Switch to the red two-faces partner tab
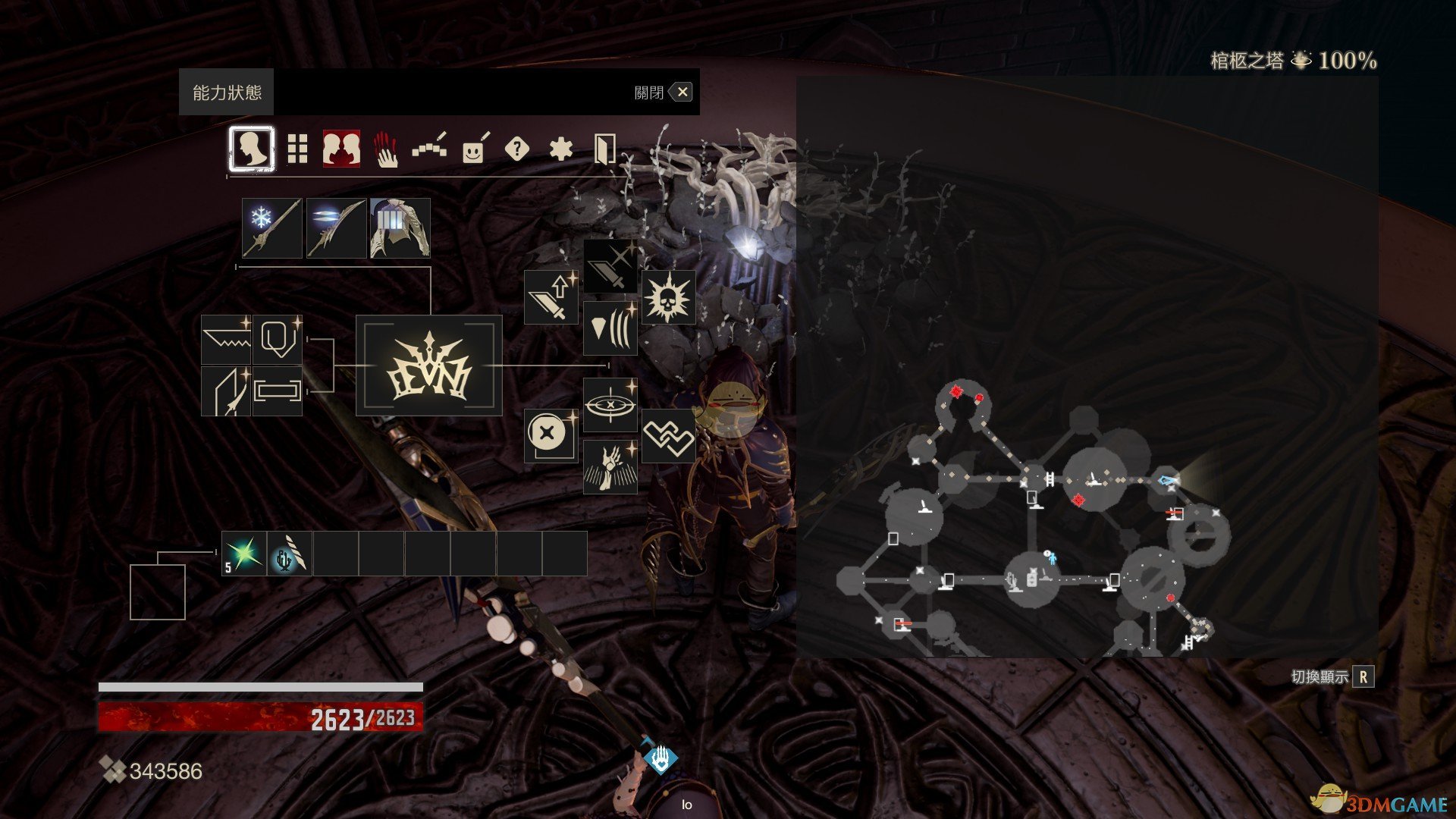 tap(341, 149)
